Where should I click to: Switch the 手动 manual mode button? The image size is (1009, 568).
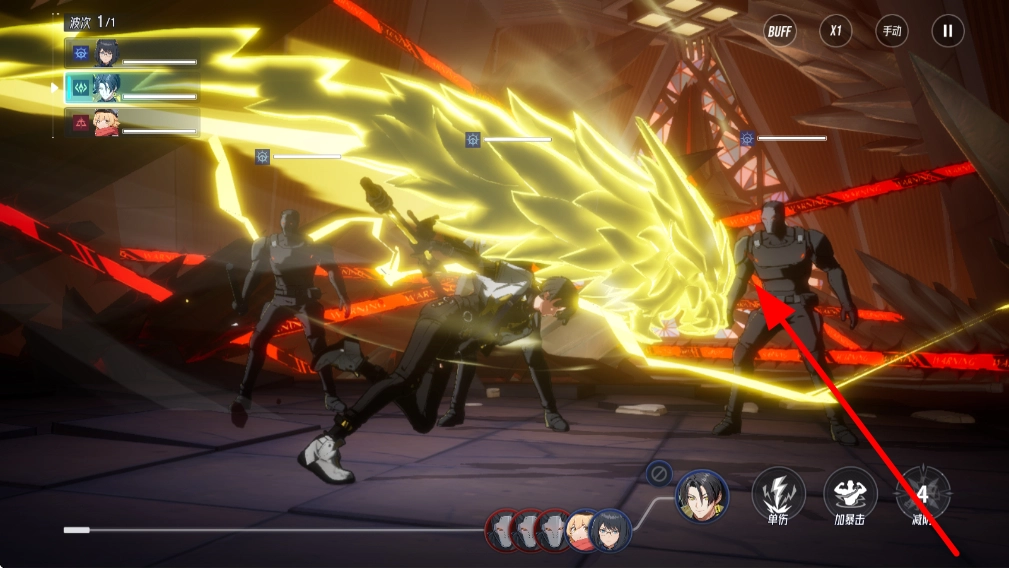(x=891, y=31)
